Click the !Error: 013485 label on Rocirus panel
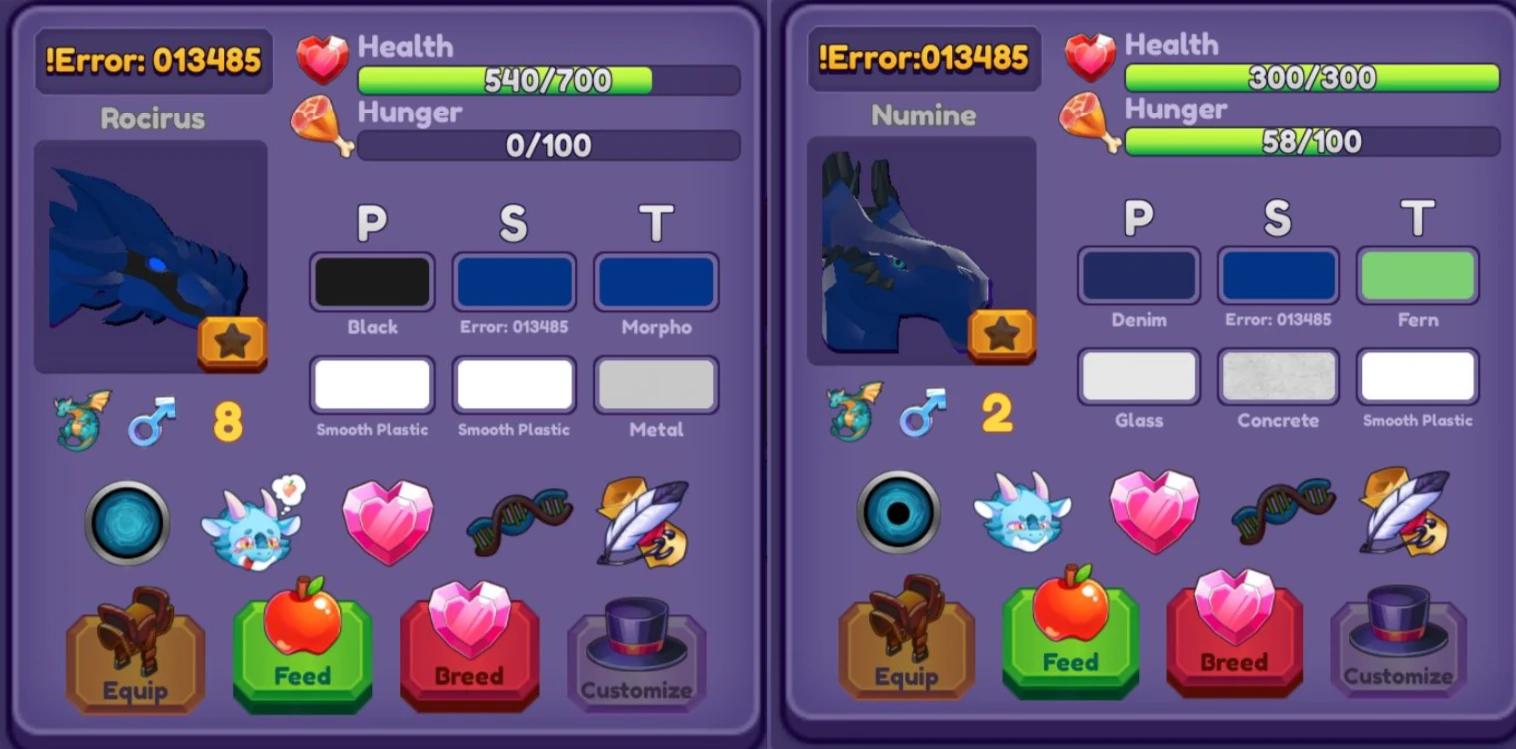Viewport: 1516px width, 749px height. 154,59
